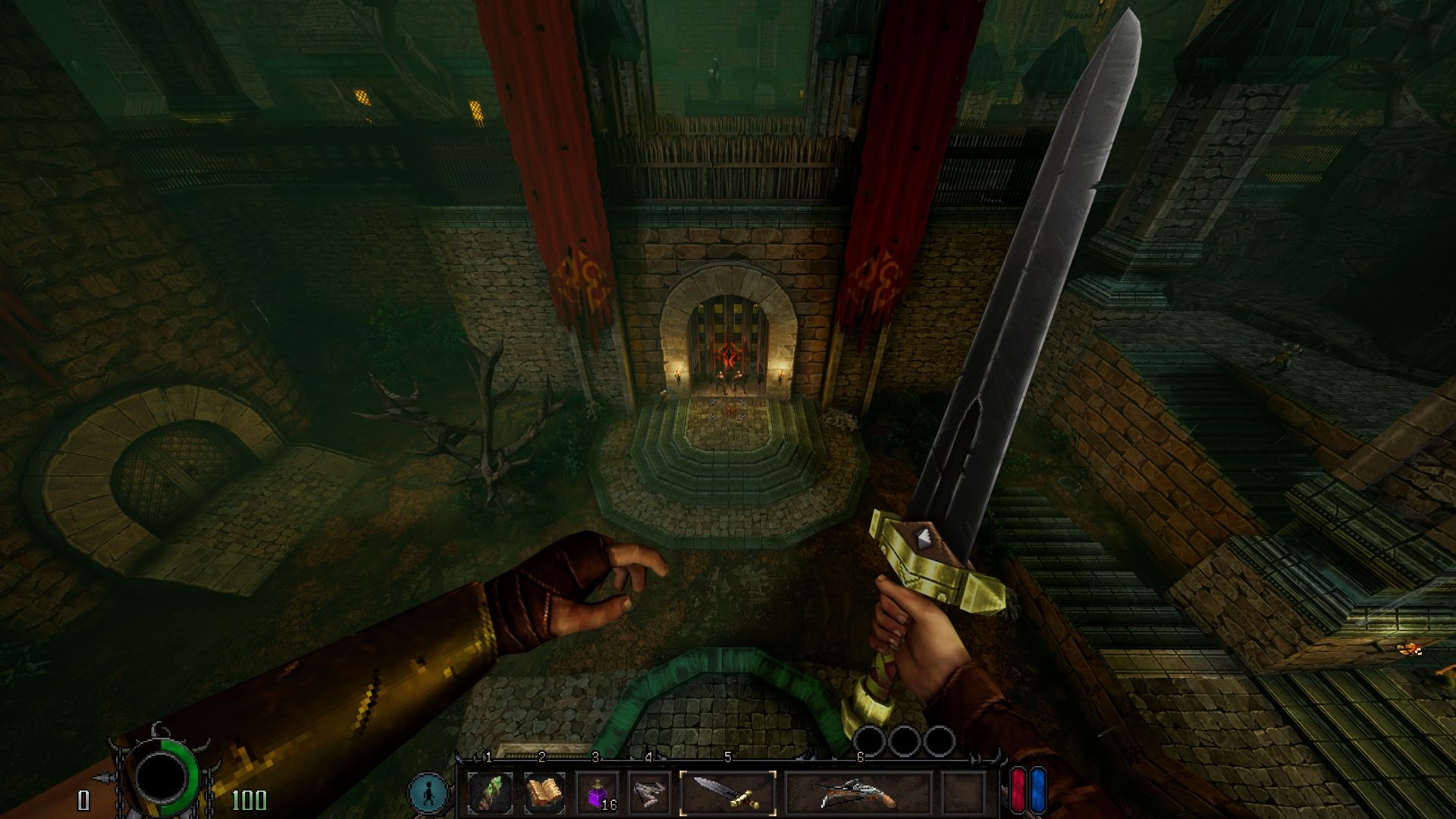Image resolution: width=1456 pixels, height=819 pixels.
Task: Click the blue standing figure stance icon
Action: [x=428, y=792]
